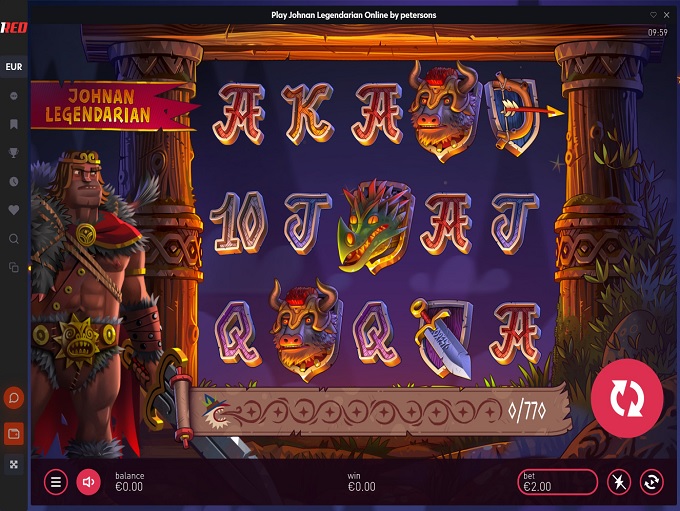This screenshot has width=680, height=511.
Task: Open the sidebar heart favorites list
Action: [14, 210]
